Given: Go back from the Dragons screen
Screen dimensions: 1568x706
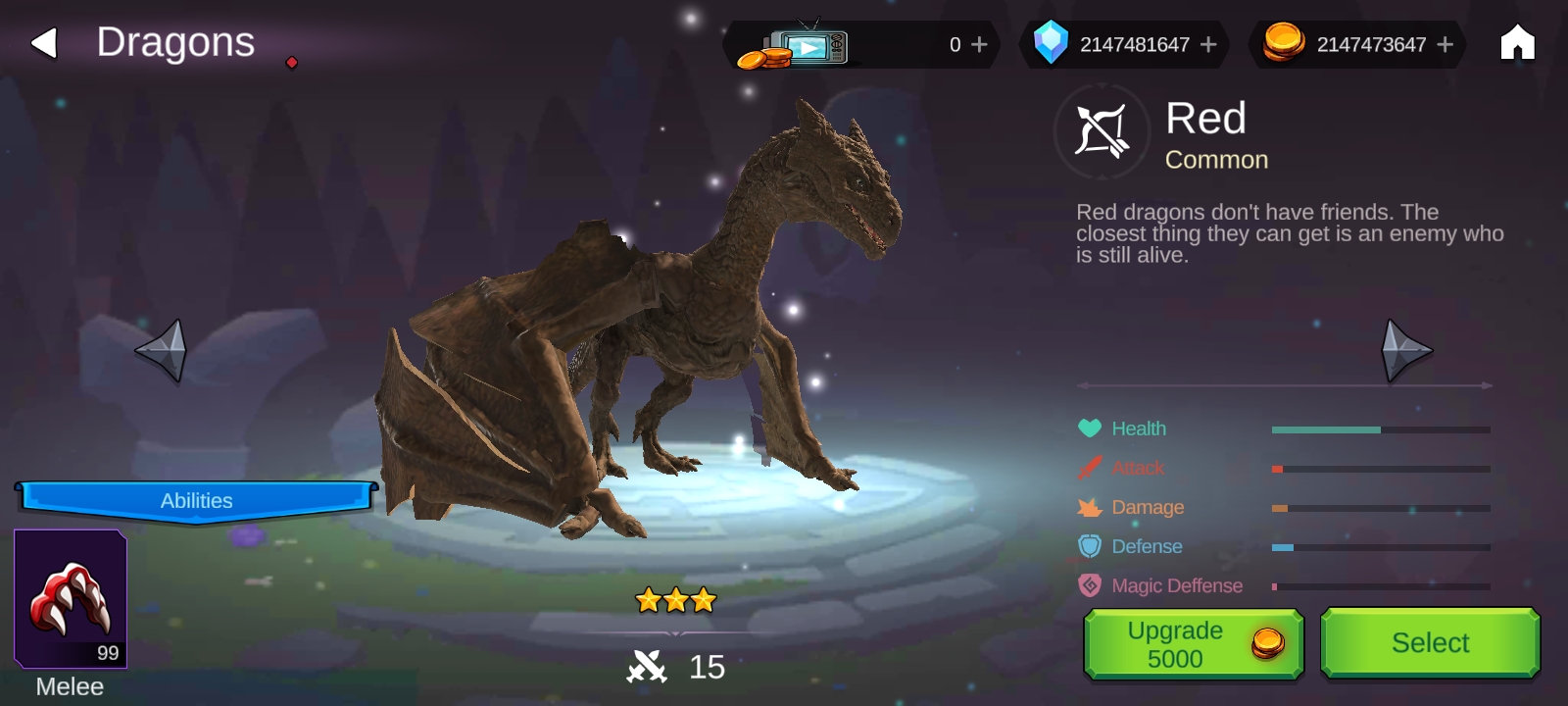Looking at the screenshot, I should point(44,43).
